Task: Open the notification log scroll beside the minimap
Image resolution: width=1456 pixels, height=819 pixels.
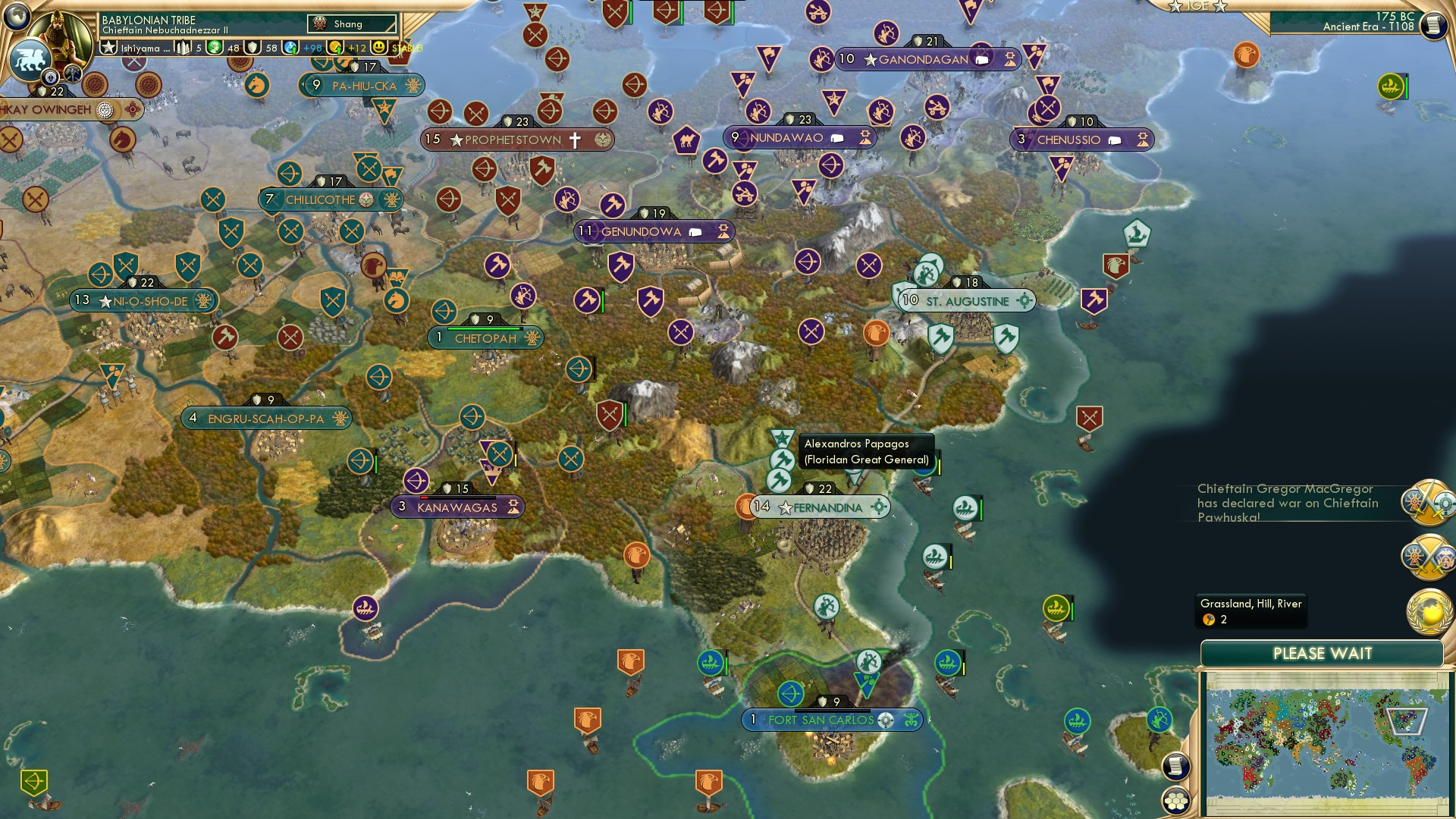Action: 1175,766
